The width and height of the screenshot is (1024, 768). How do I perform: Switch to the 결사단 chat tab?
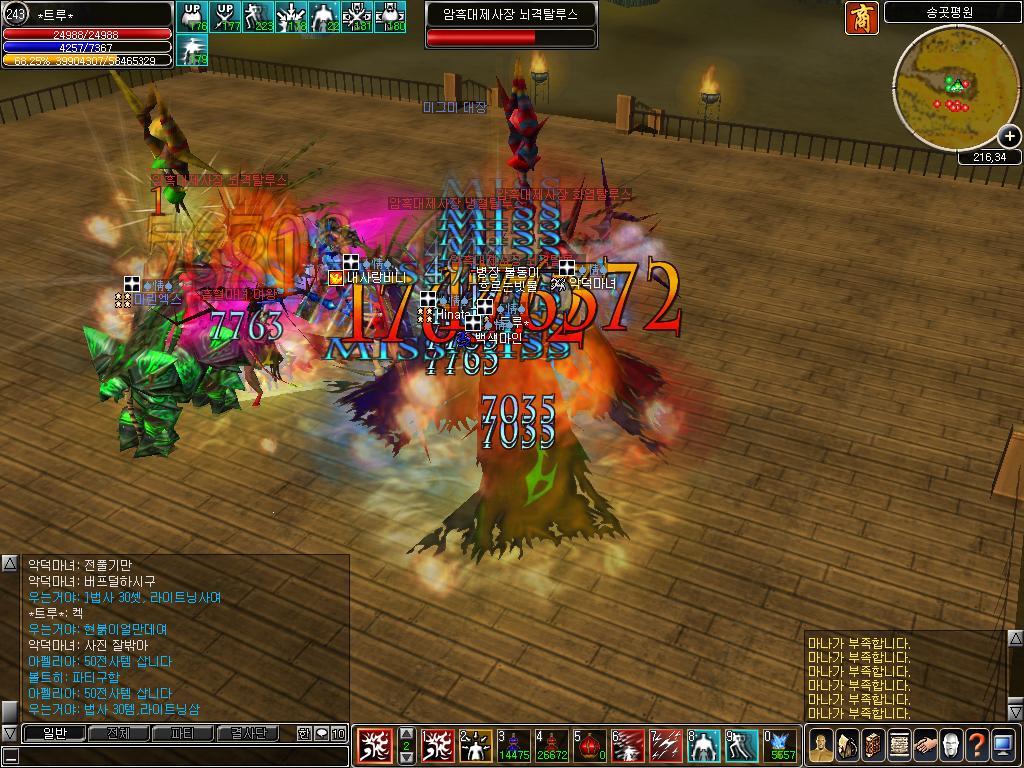(248, 734)
